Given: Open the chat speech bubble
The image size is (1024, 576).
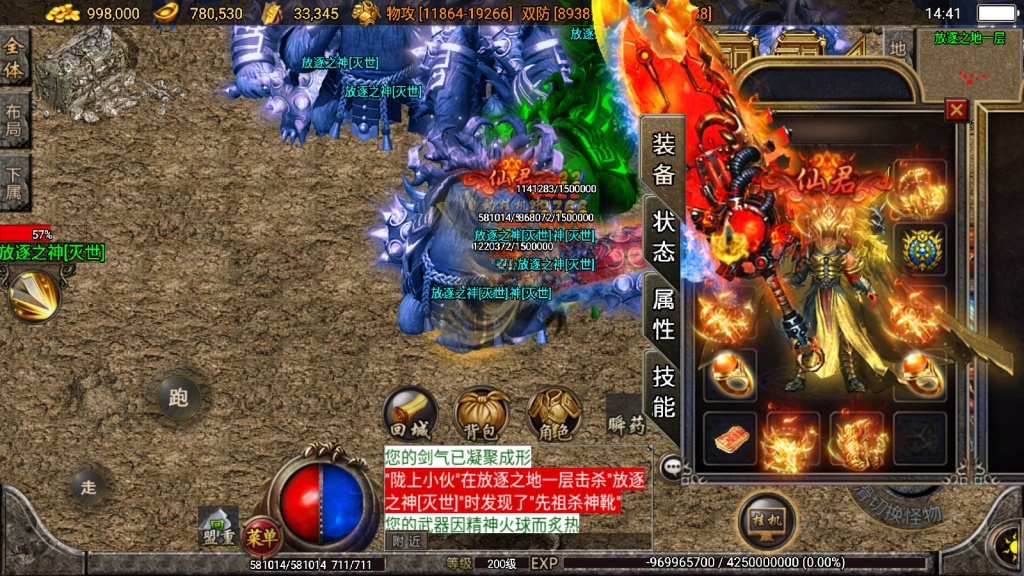Looking at the screenshot, I should coord(671,465).
